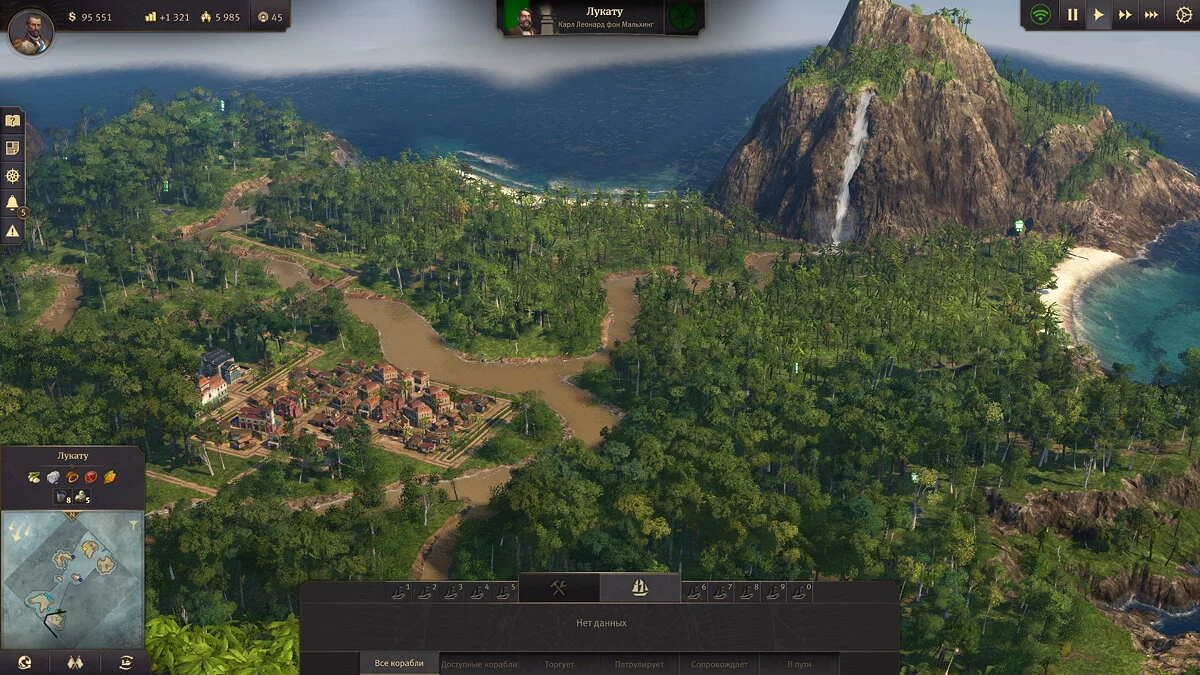
Task: Set game to triple fast-forward speed
Action: click(1151, 15)
